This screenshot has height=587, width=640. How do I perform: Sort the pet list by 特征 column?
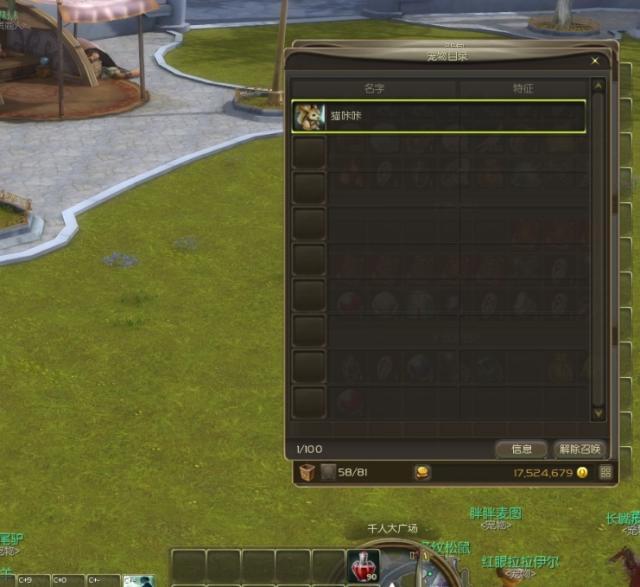point(522,88)
